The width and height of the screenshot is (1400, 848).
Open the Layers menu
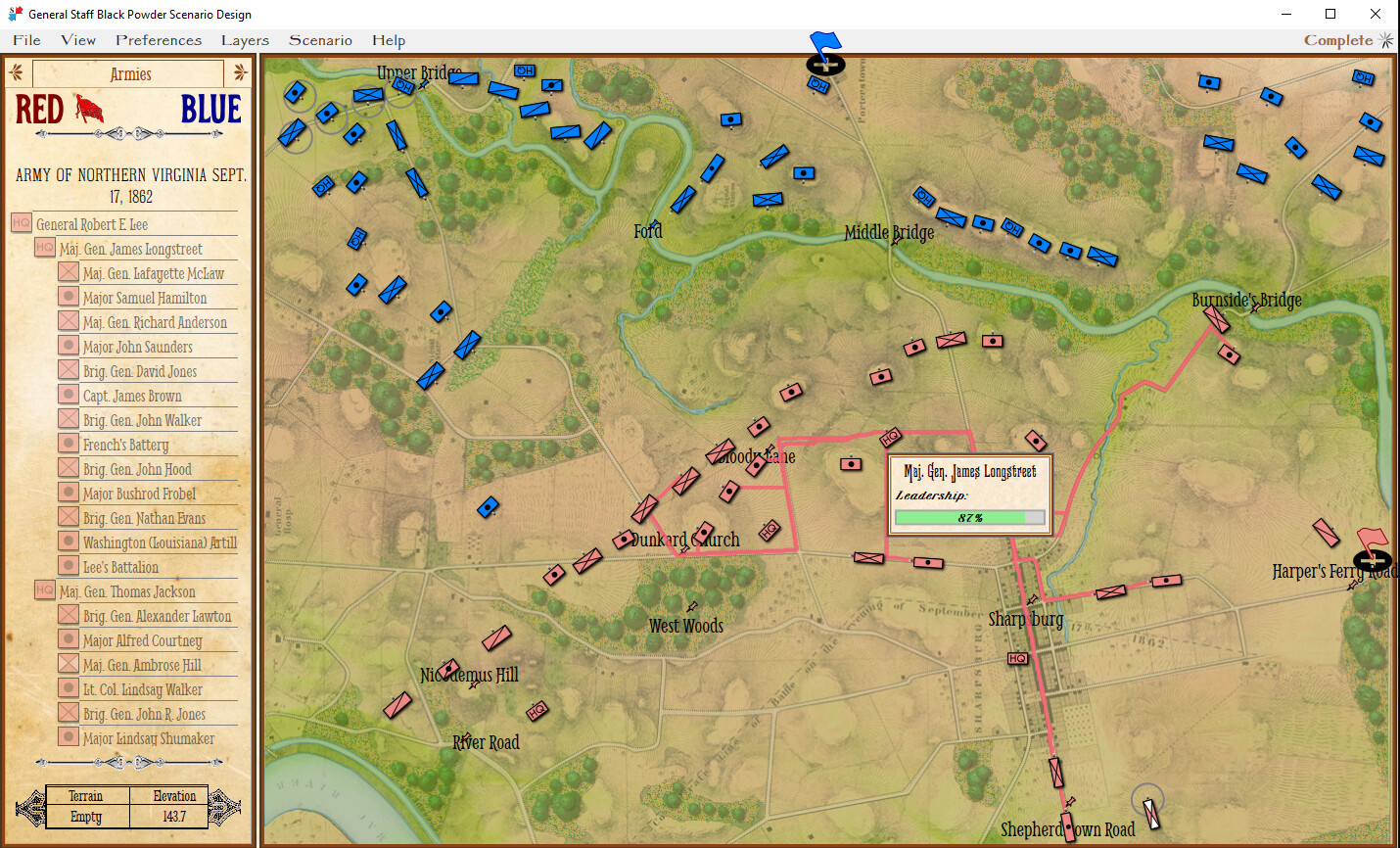(244, 40)
